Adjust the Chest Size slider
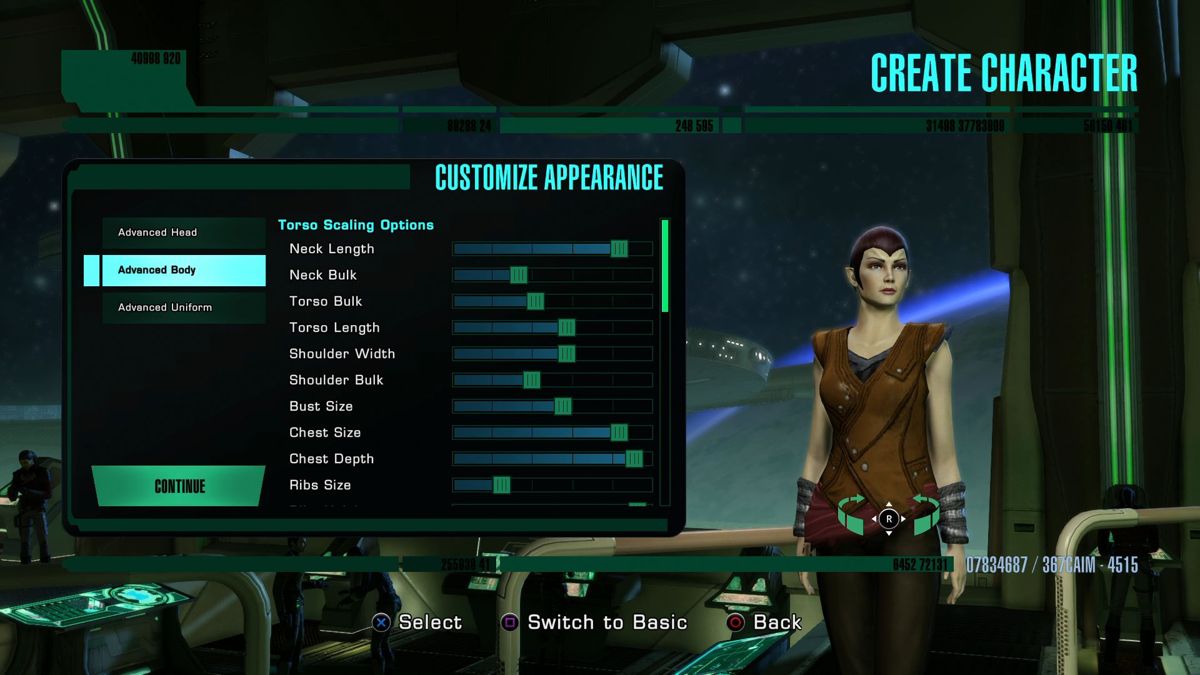Image resolution: width=1200 pixels, height=675 pixels. [619, 432]
